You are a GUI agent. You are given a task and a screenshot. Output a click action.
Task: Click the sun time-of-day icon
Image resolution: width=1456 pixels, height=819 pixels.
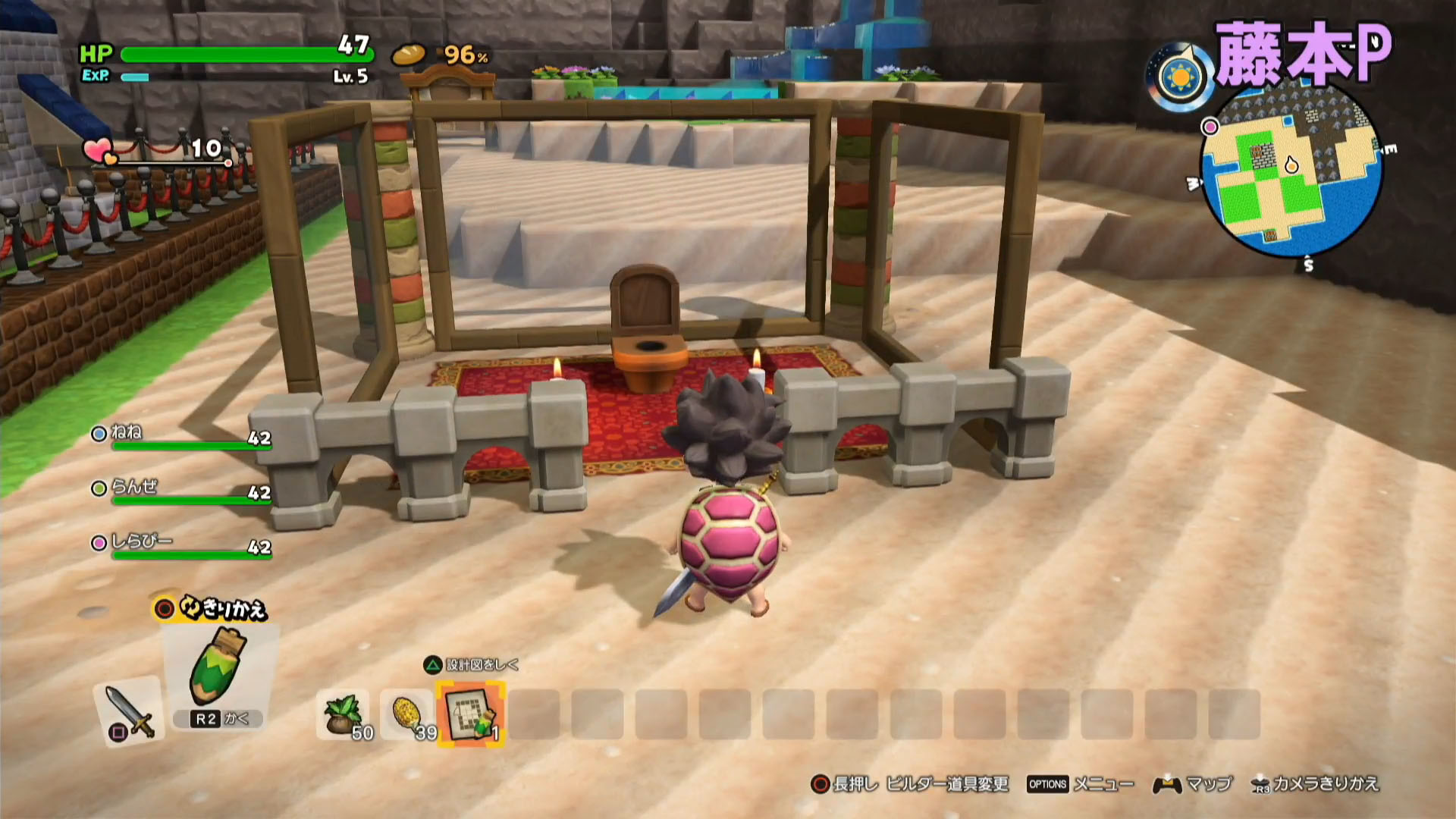click(x=1180, y=78)
